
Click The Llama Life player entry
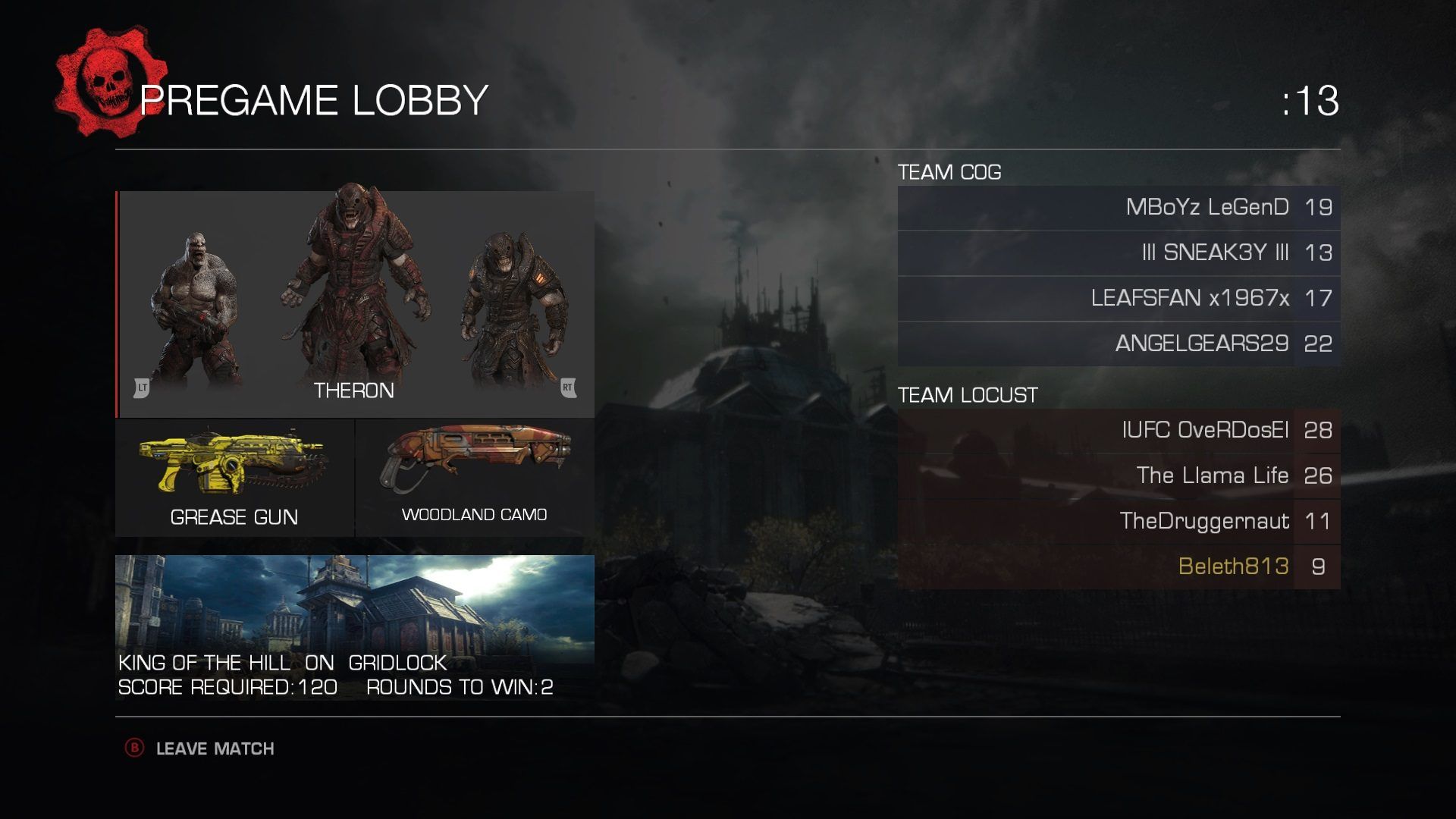[x=1119, y=476]
